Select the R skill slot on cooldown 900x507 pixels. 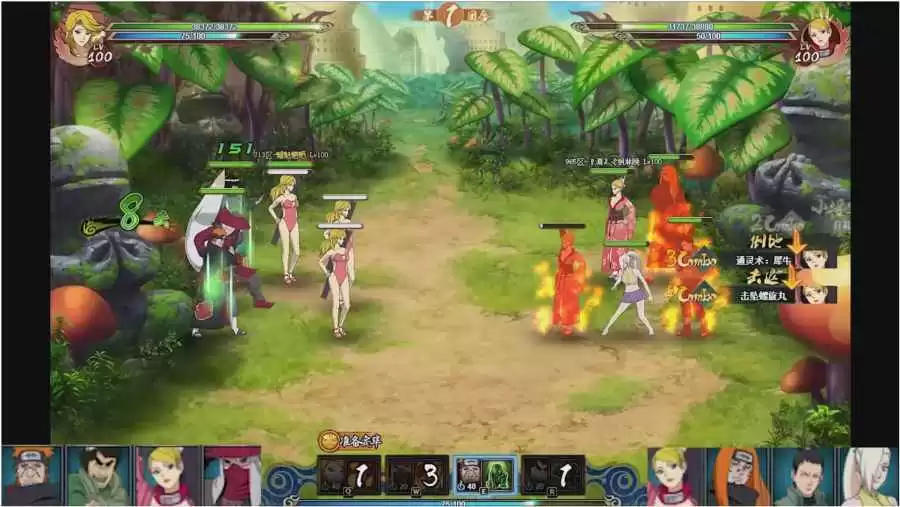(x=553, y=475)
